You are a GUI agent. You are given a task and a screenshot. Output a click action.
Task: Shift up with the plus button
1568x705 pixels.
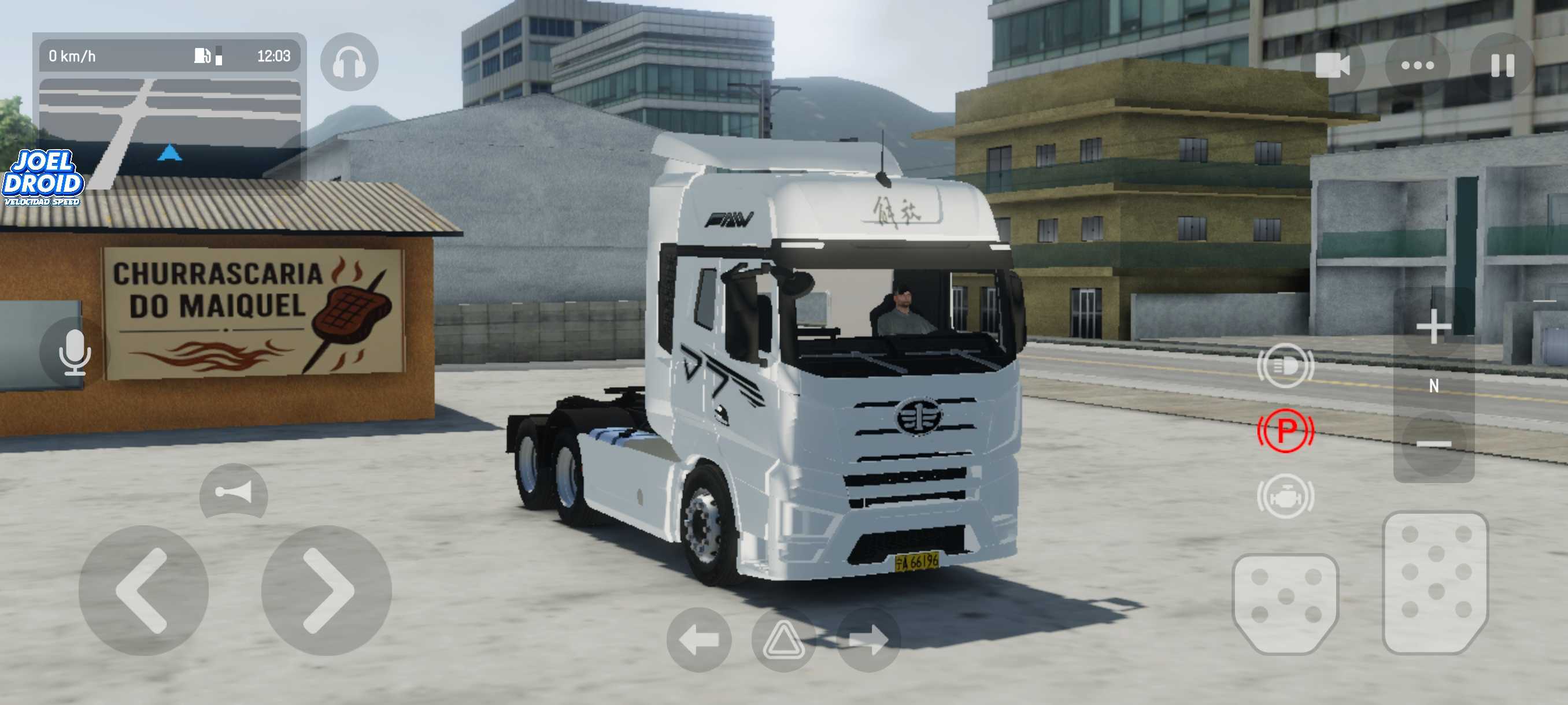[1433, 326]
